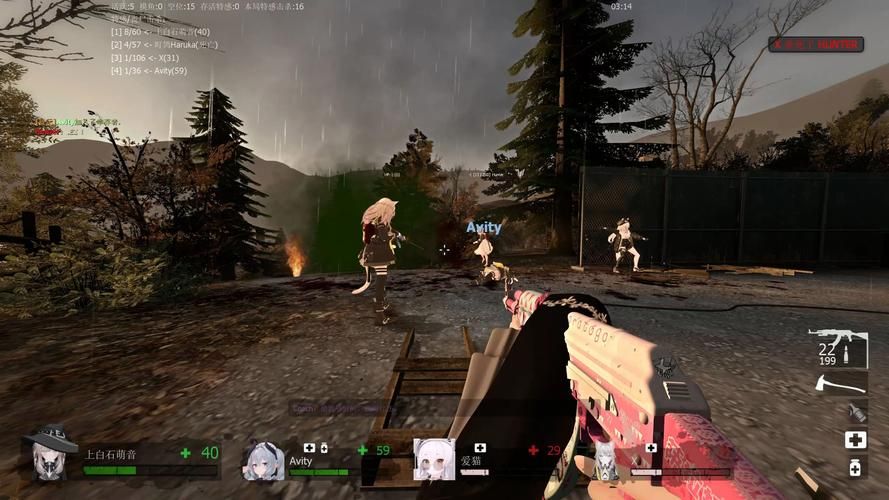Select the Avity(59) row in the stats list

150,71
